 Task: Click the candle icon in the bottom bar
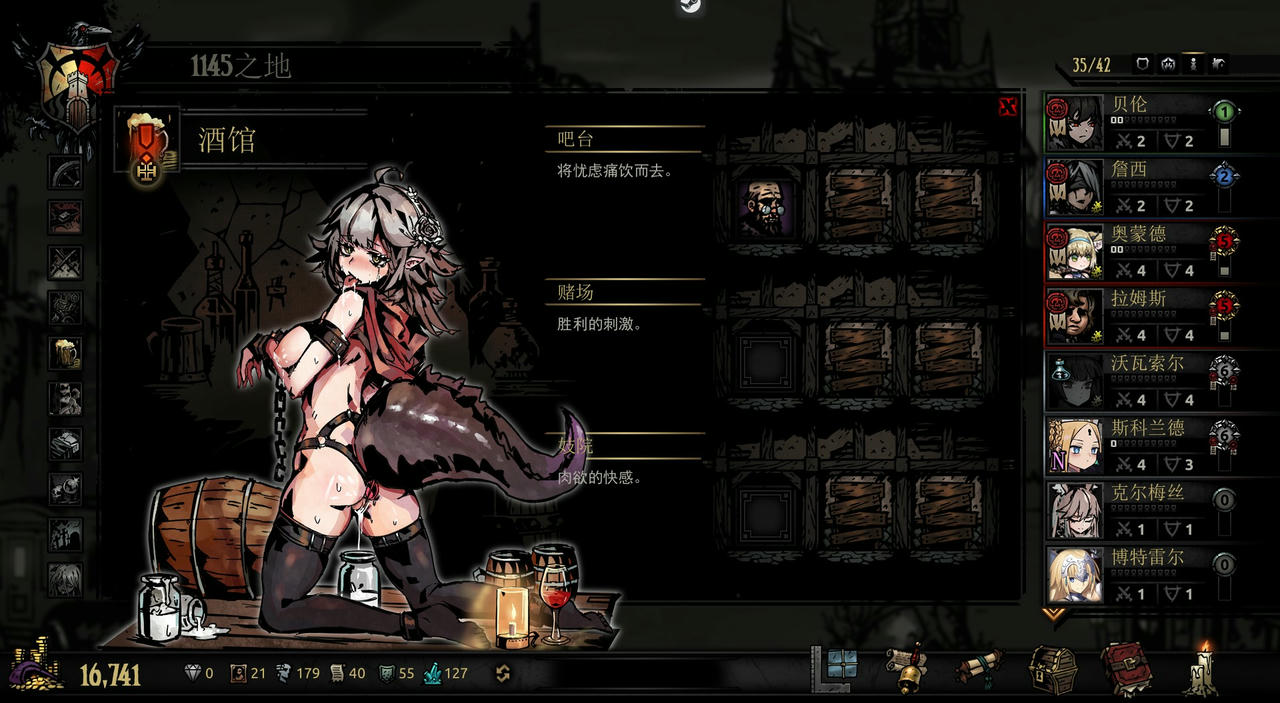pyautogui.click(x=1201, y=670)
